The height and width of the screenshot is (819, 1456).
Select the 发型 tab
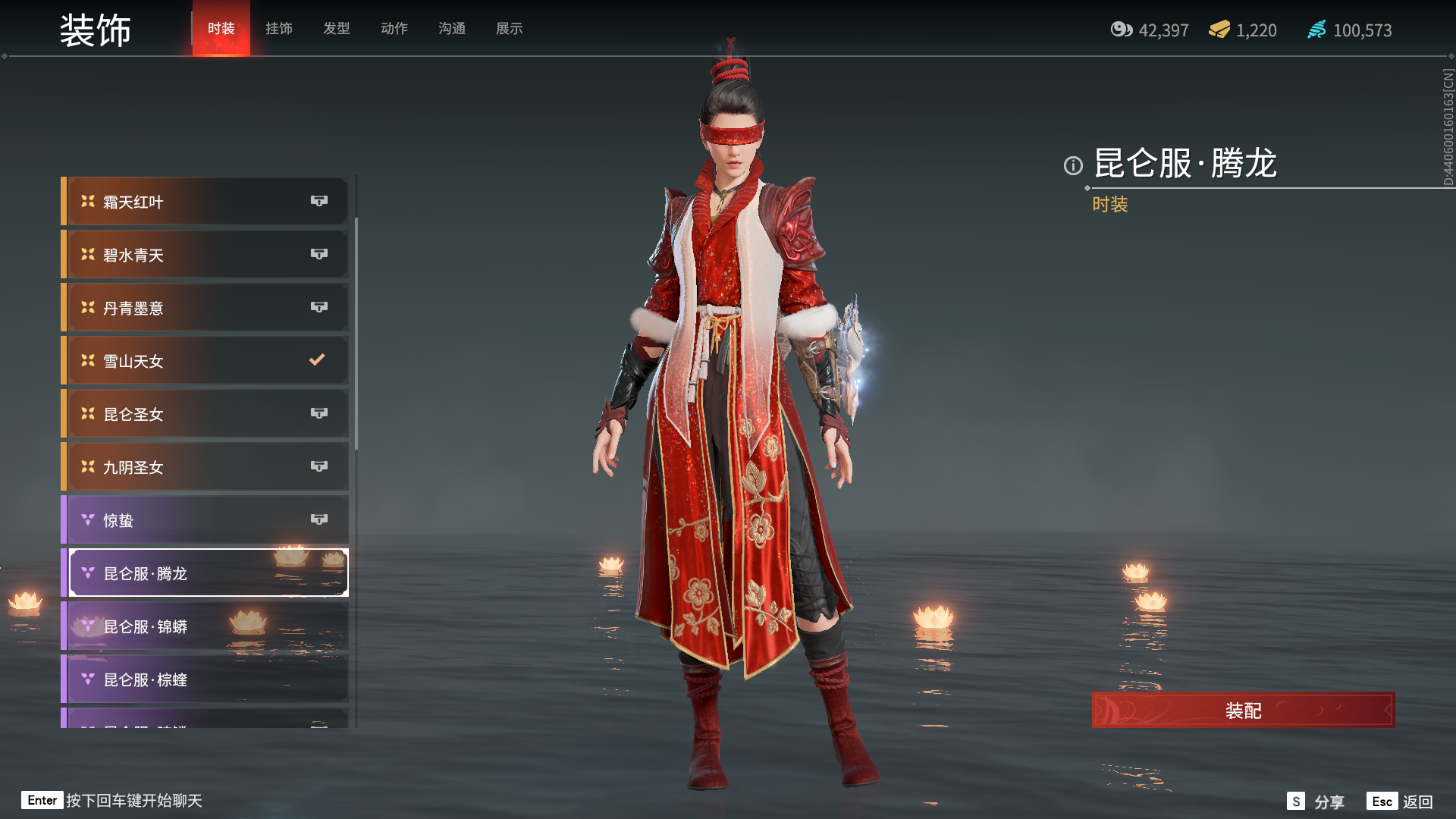[337, 29]
